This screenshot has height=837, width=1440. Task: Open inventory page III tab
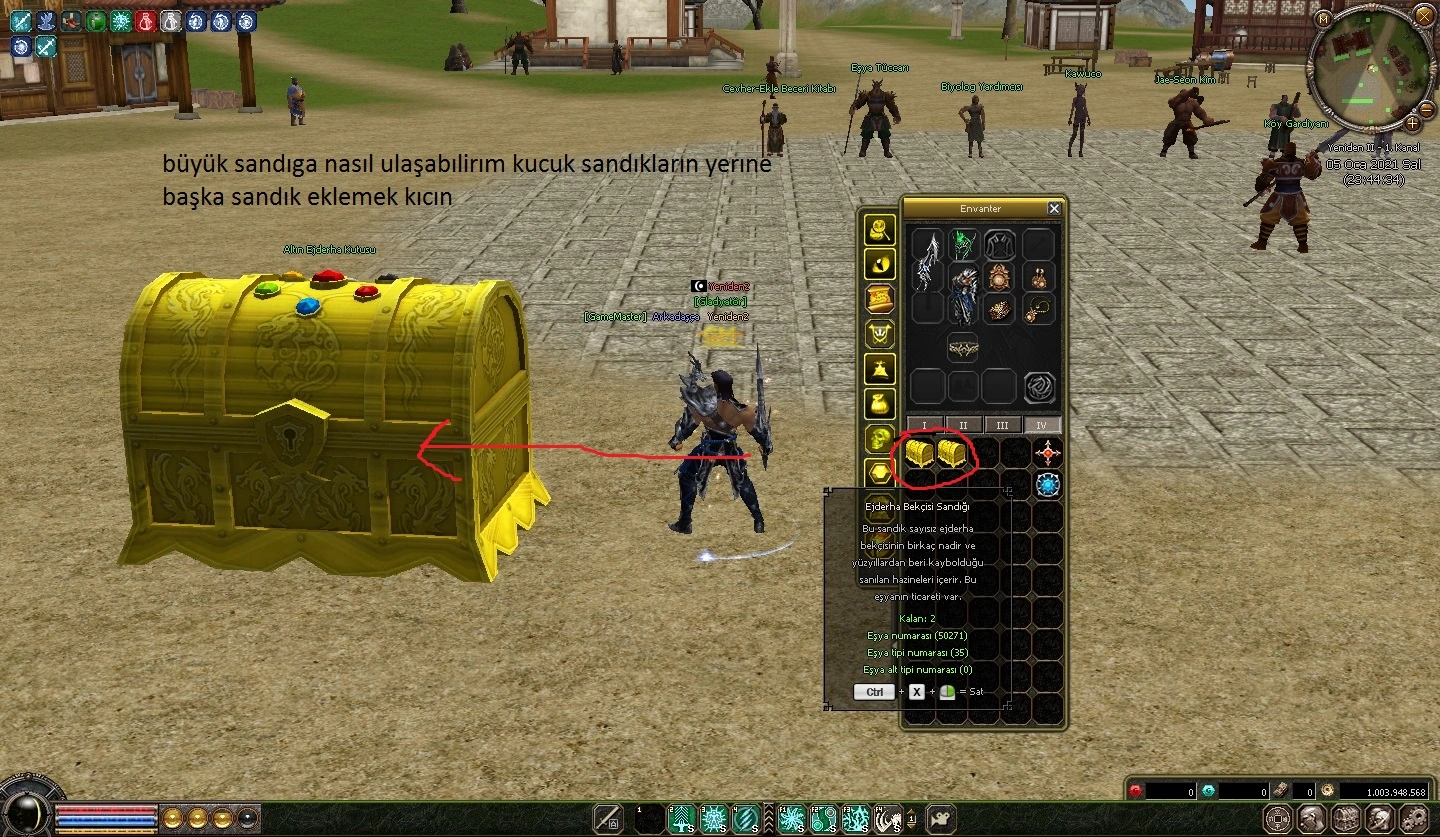[x=1002, y=425]
